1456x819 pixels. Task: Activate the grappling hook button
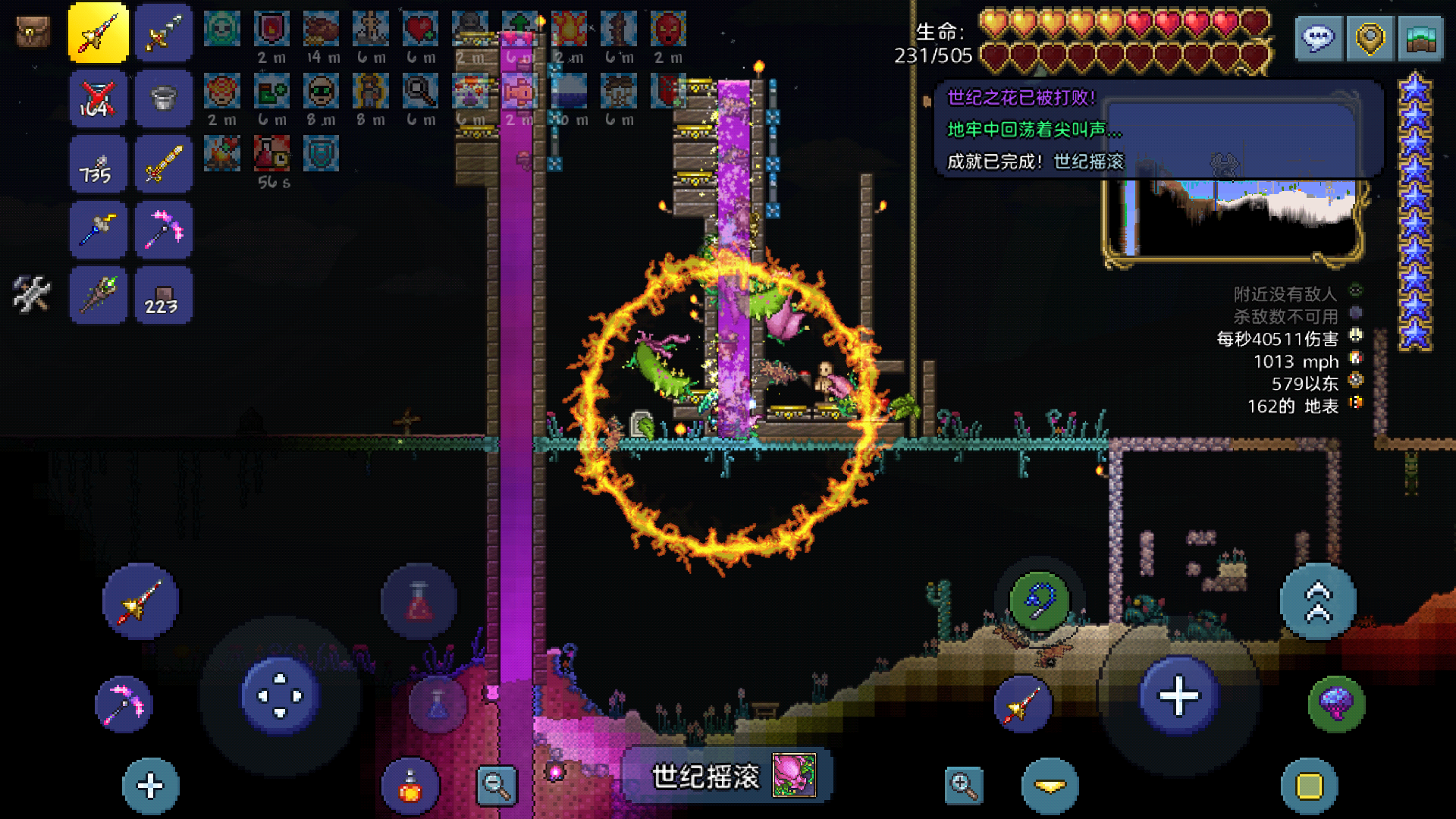pos(1039,601)
